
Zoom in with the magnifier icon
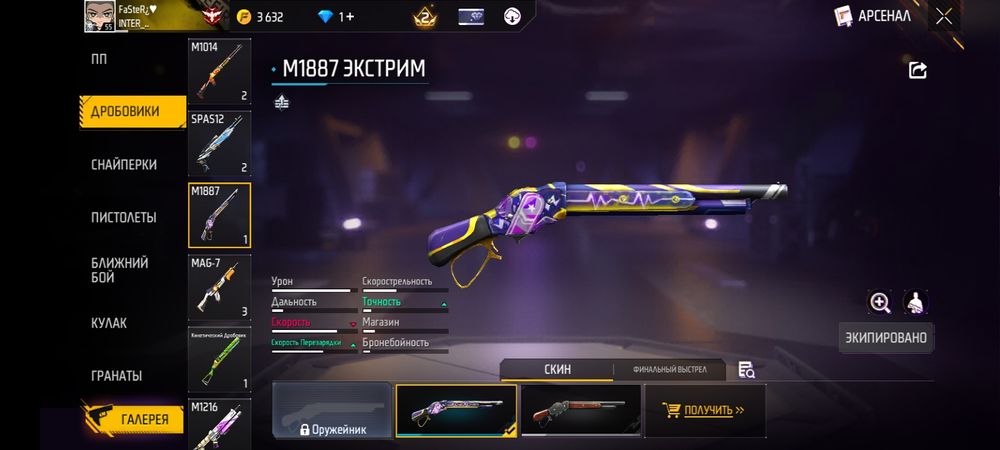[880, 302]
